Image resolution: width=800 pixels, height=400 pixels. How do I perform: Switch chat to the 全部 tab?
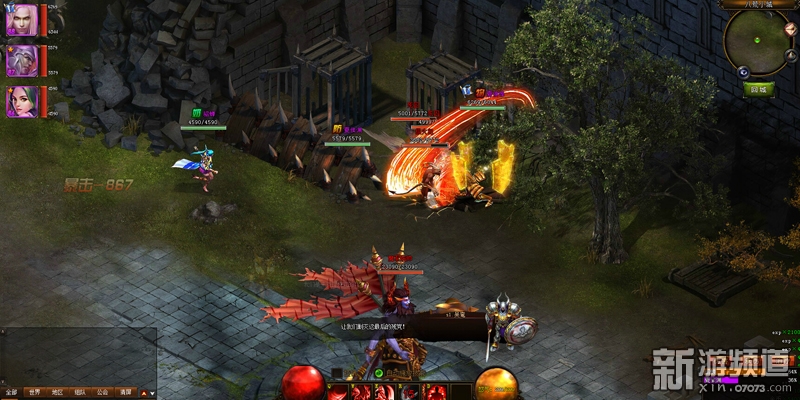coord(11,393)
